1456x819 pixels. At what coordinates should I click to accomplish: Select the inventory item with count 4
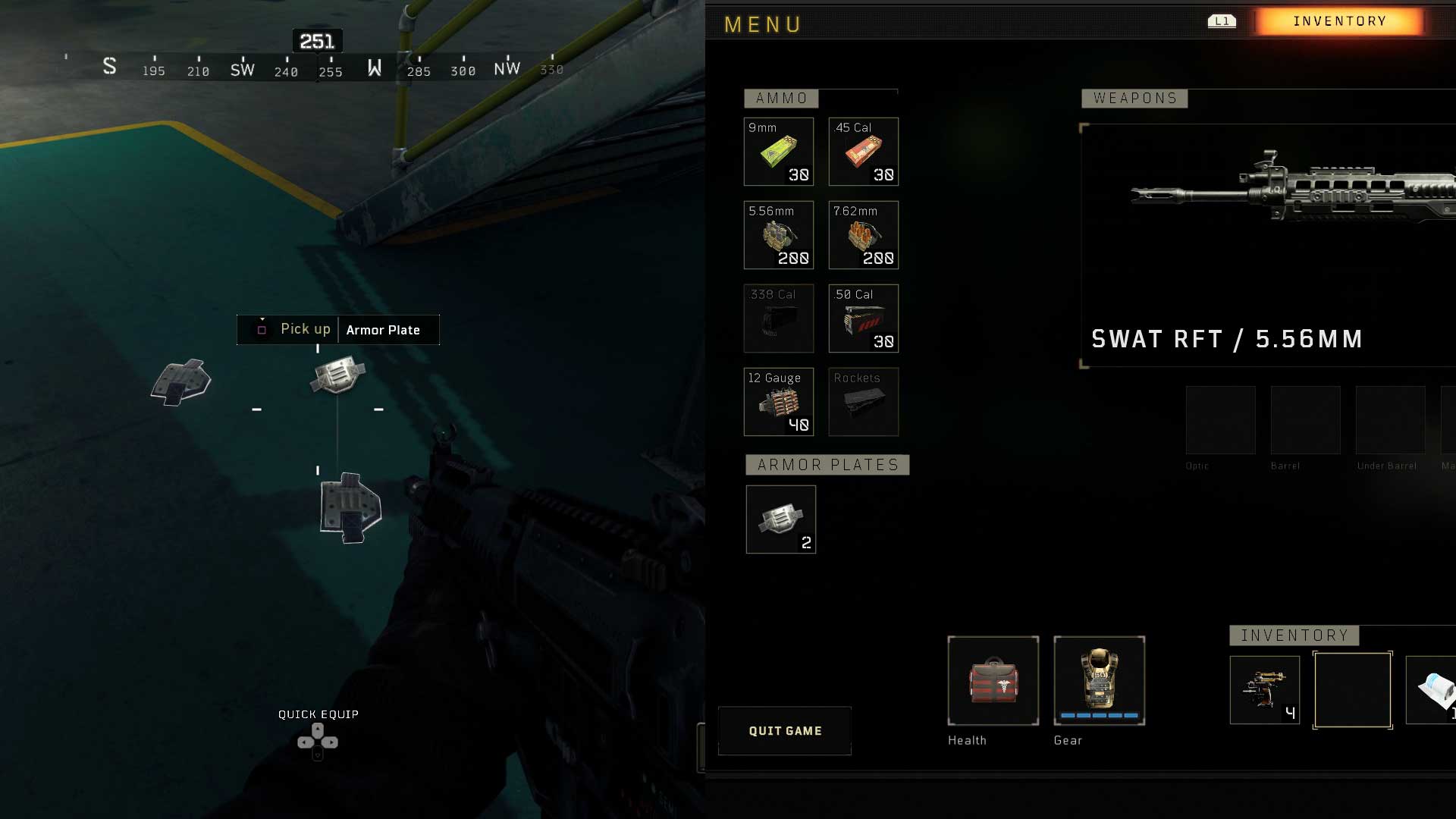(x=1265, y=690)
